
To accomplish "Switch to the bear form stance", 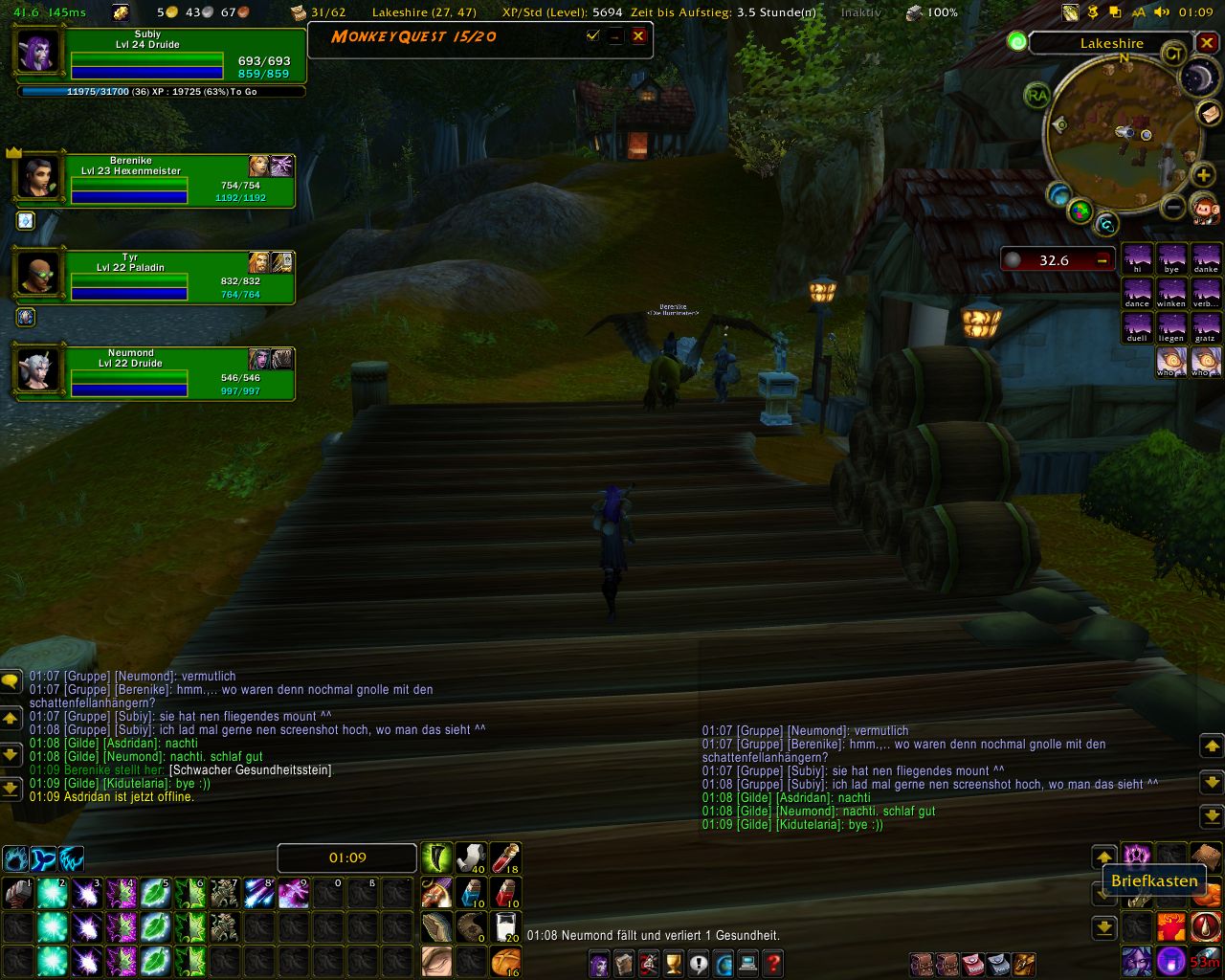I will tap(15, 858).
